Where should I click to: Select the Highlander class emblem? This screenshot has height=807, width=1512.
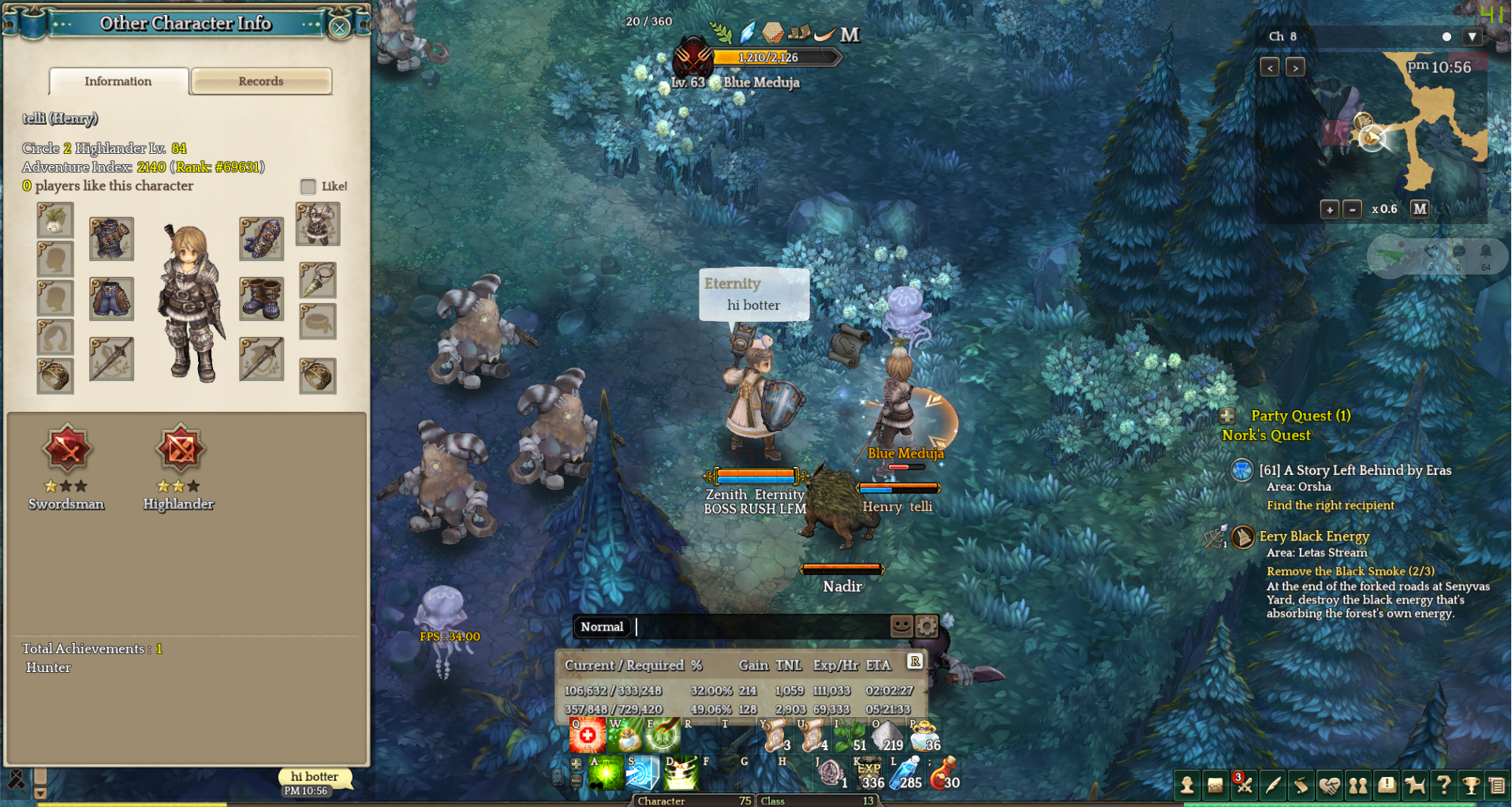point(180,450)
